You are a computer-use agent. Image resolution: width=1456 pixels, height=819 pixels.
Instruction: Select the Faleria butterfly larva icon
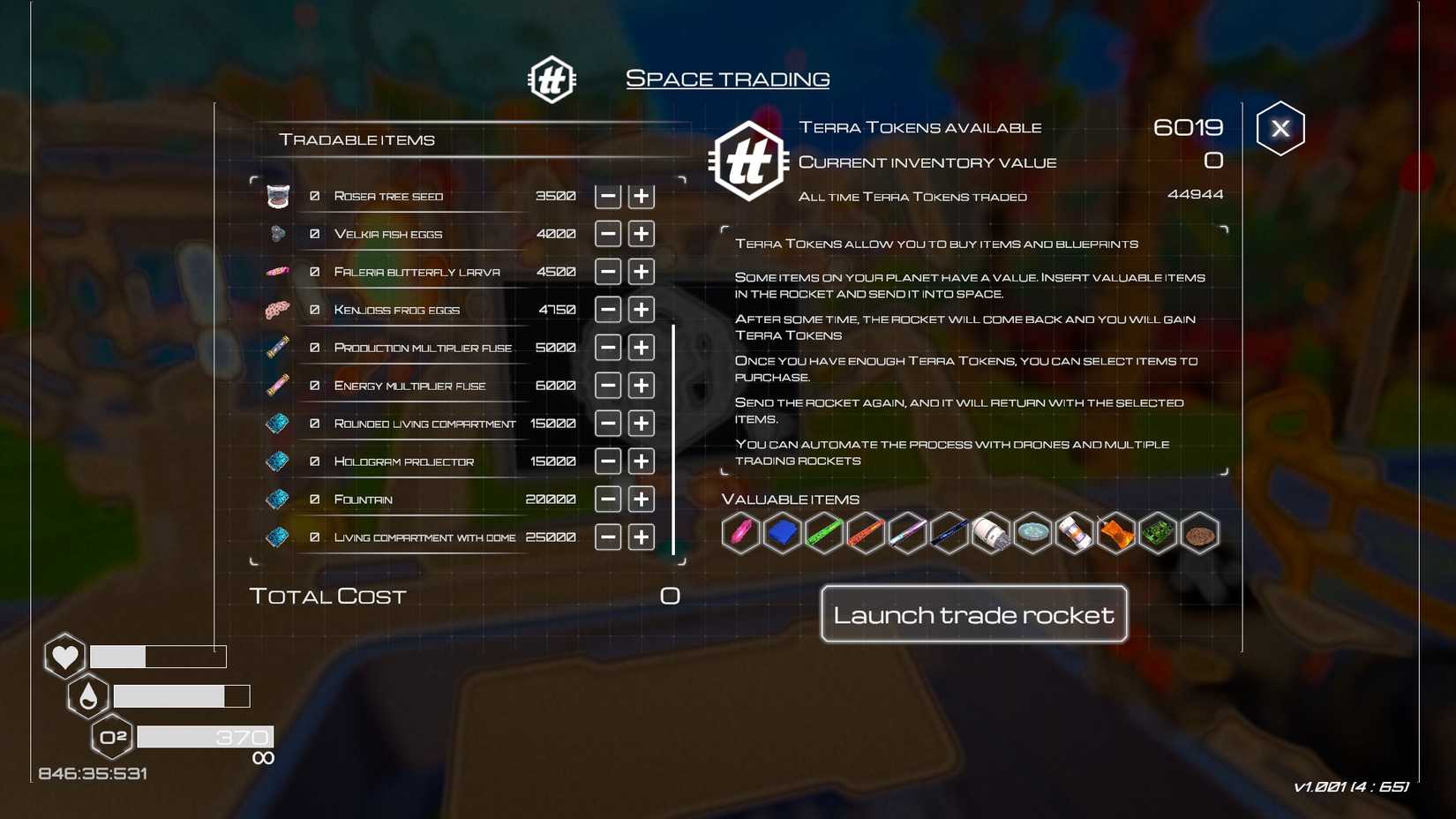tap(276, 271)
